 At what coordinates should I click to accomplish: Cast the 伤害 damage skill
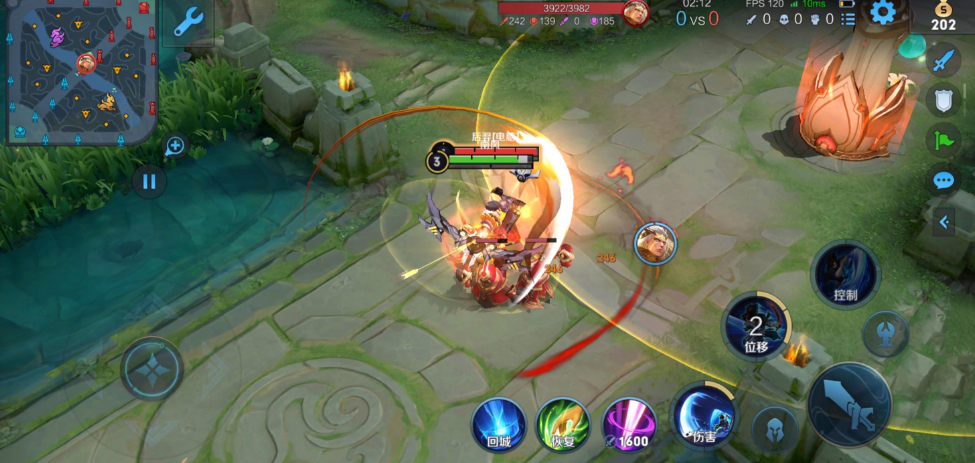[x=704, y=415]
